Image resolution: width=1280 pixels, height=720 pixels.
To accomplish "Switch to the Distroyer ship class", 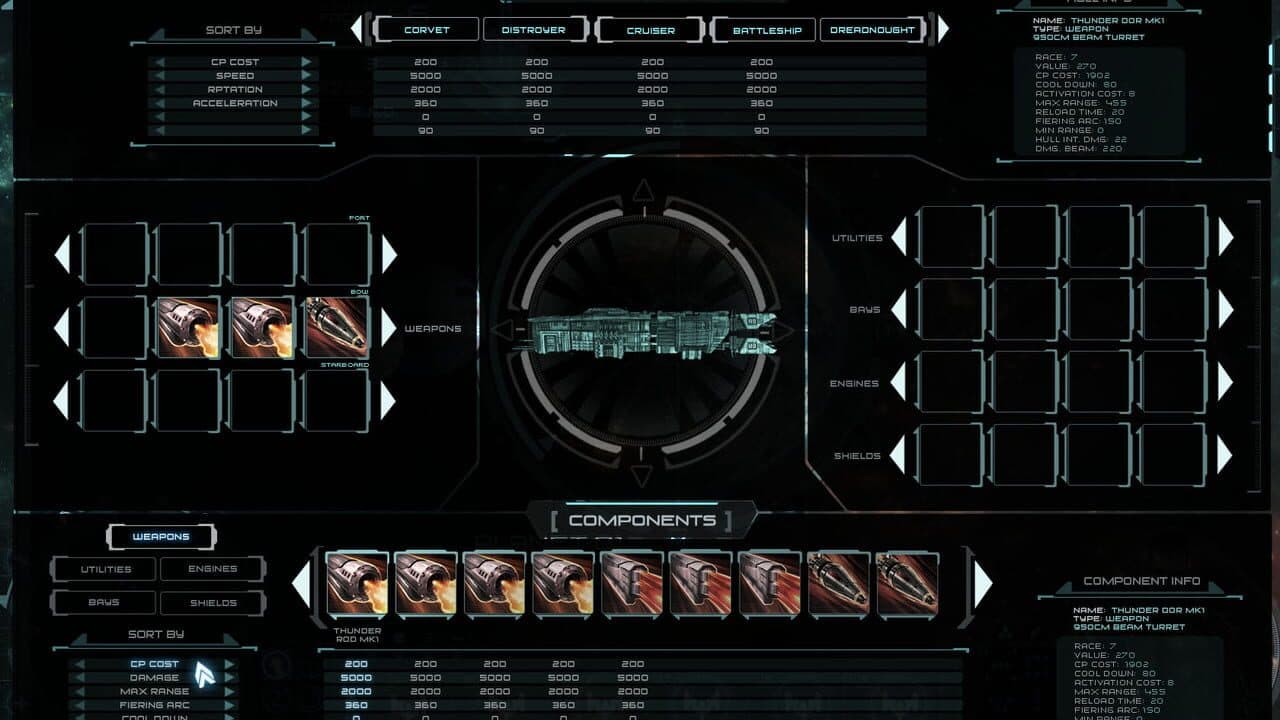I will point(534,30).
